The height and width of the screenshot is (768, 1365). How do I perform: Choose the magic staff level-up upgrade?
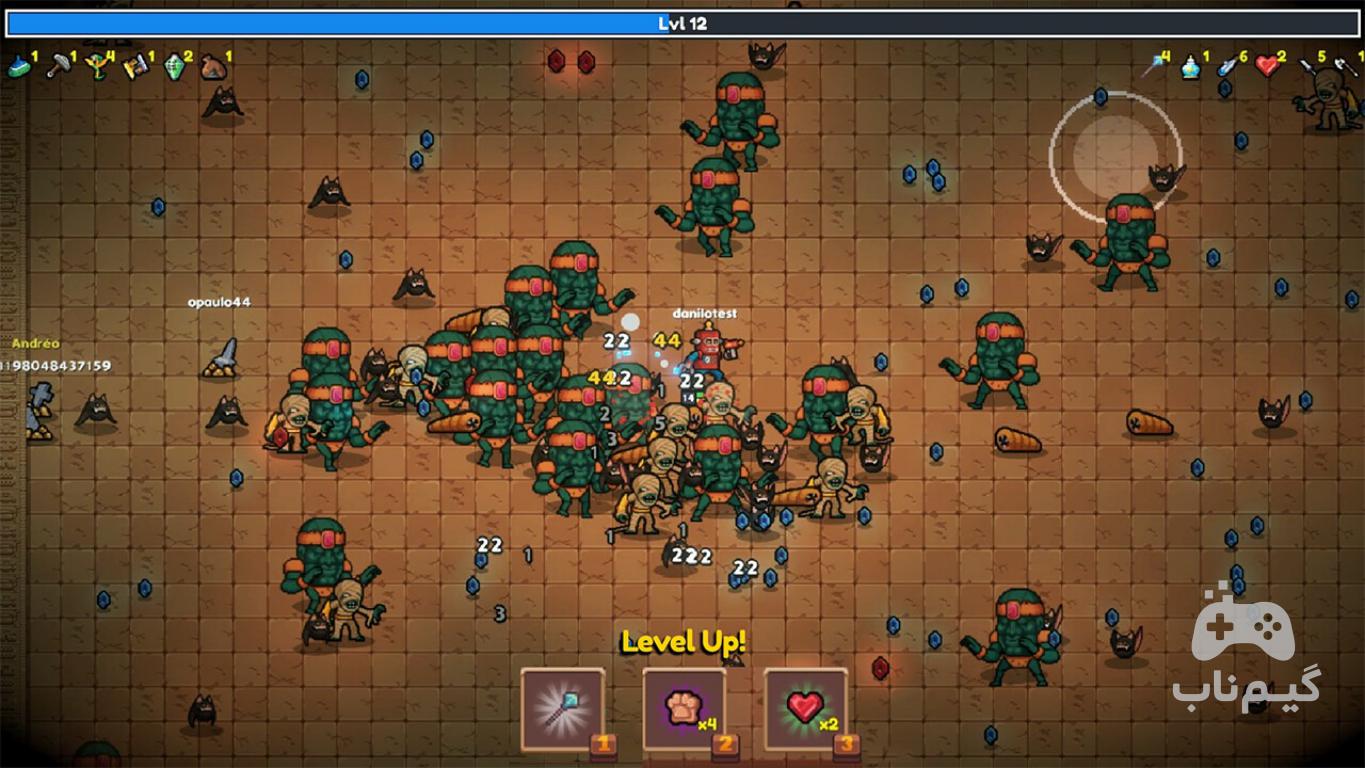pos(562,709)
